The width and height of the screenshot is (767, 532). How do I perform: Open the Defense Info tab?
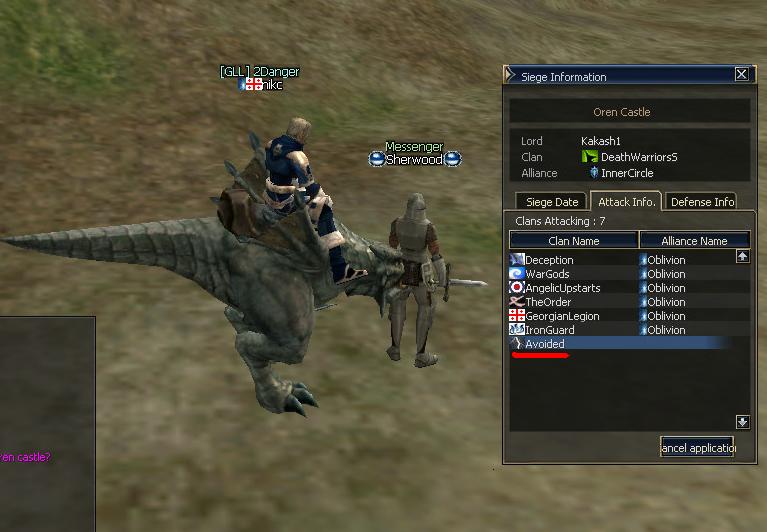pyautogui.click(x=702, y=202)
